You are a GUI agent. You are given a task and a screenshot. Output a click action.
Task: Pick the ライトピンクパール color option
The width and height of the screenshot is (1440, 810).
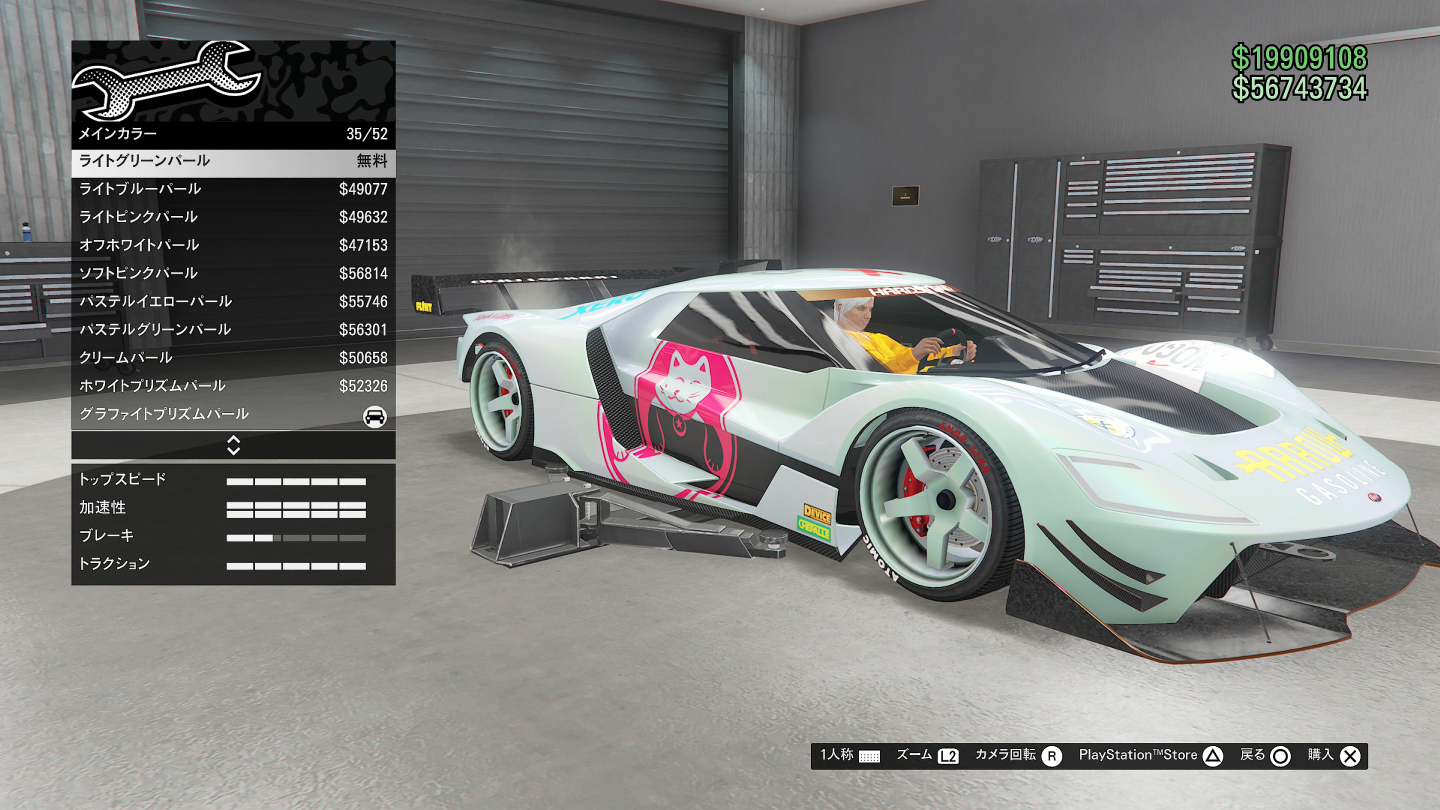pos(233,217)
